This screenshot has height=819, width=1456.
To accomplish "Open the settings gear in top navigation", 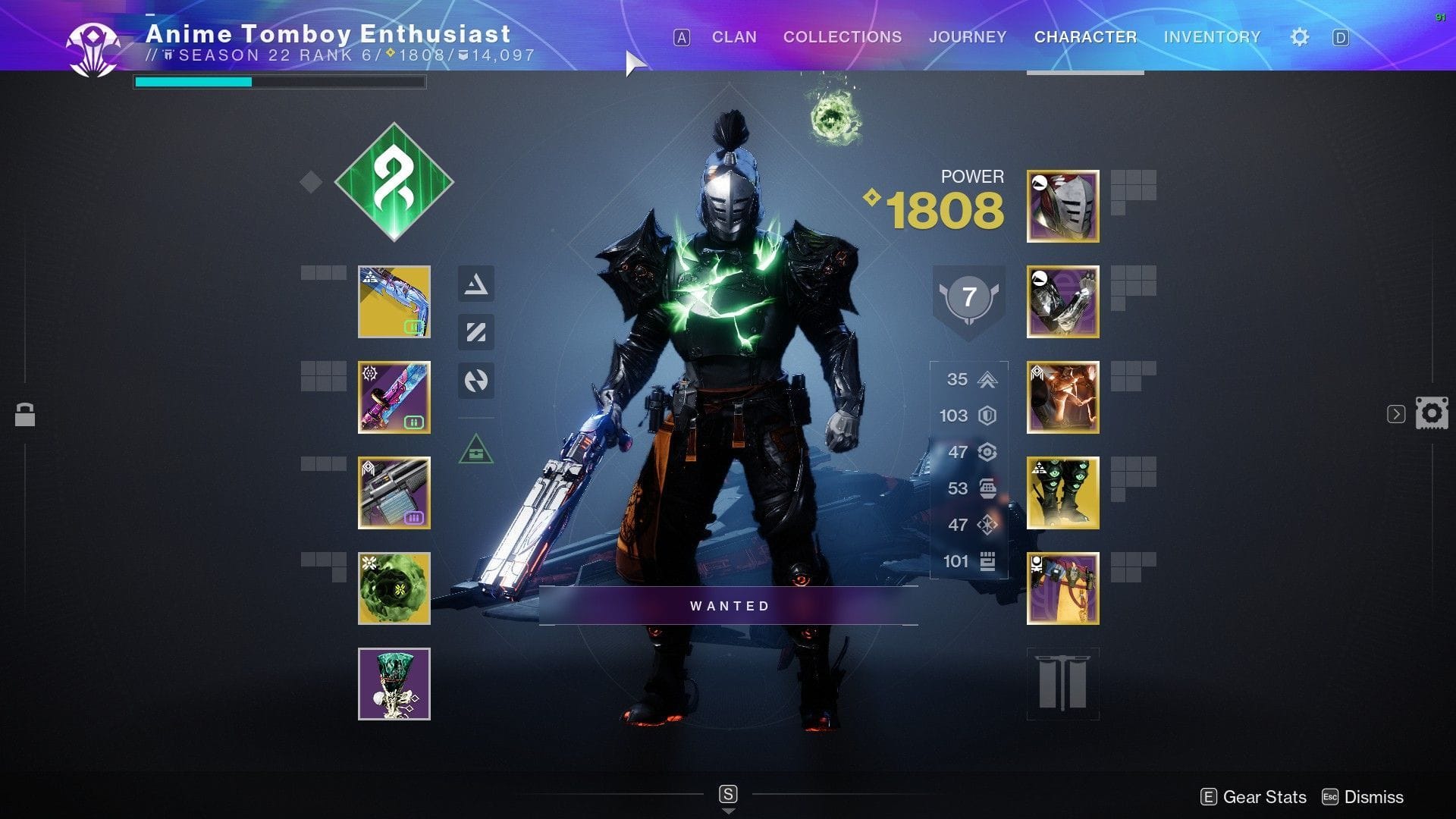I will coord(1299,36).
